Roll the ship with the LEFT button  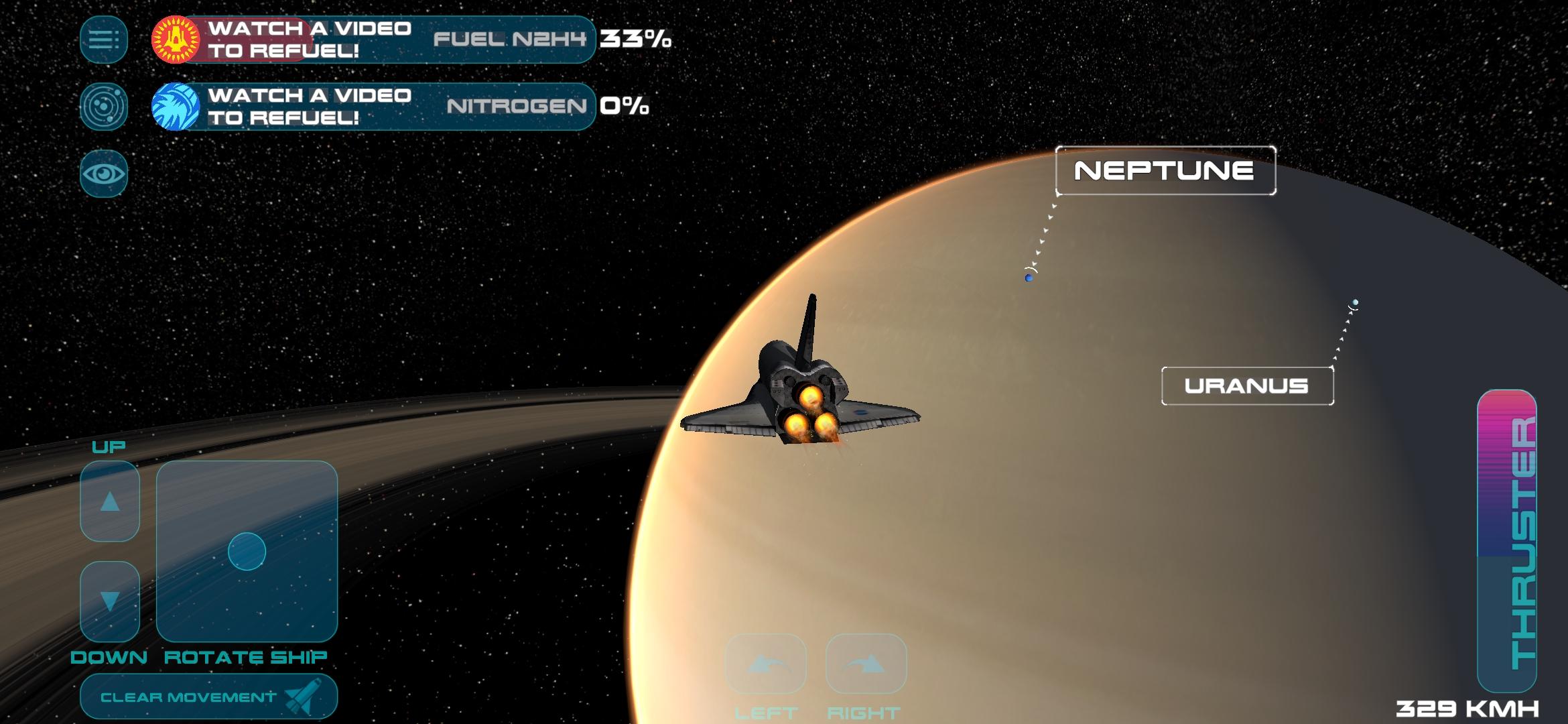766,664
